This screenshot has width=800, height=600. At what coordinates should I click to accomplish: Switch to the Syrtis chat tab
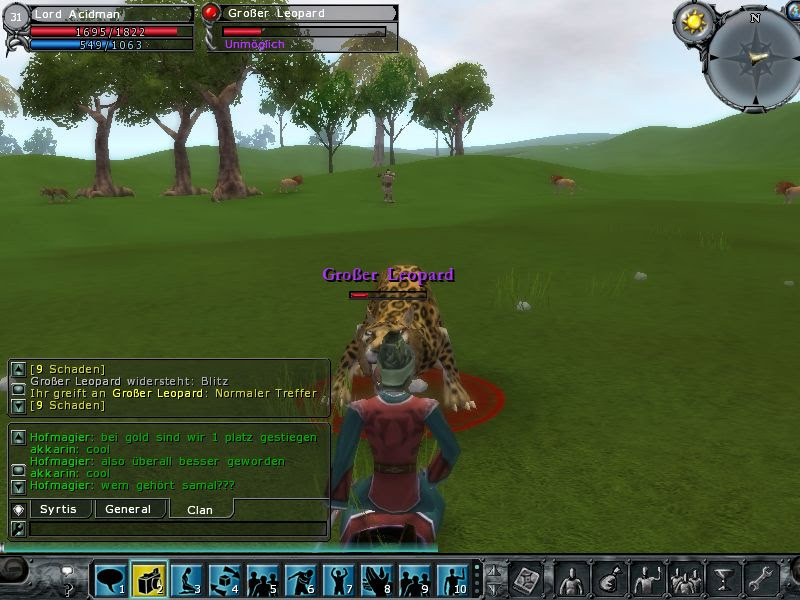tap(58, 509)
